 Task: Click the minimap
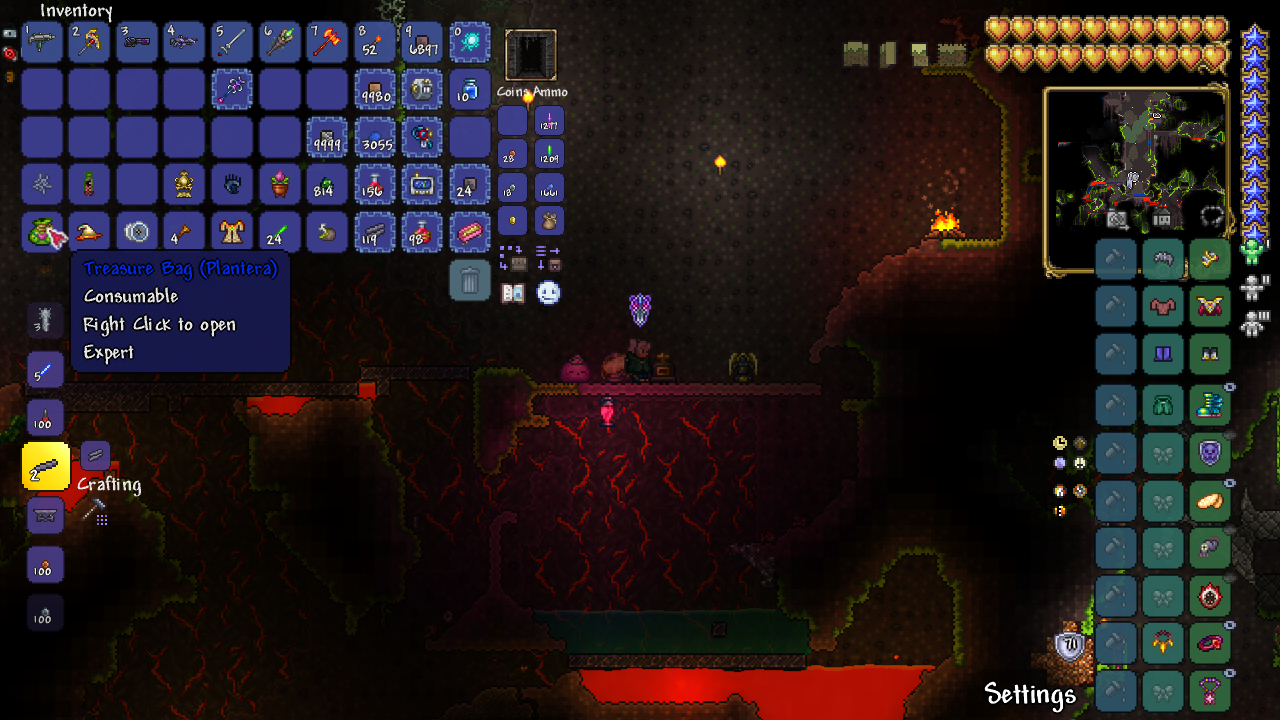(x=1136, y=180)
